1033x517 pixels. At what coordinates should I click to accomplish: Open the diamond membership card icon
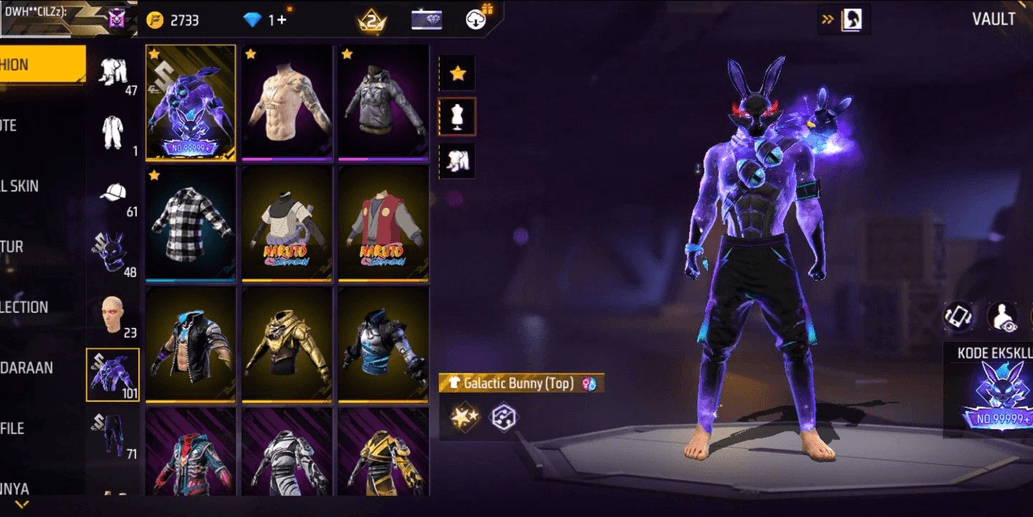pyautogui.click(x=426, y=19)
